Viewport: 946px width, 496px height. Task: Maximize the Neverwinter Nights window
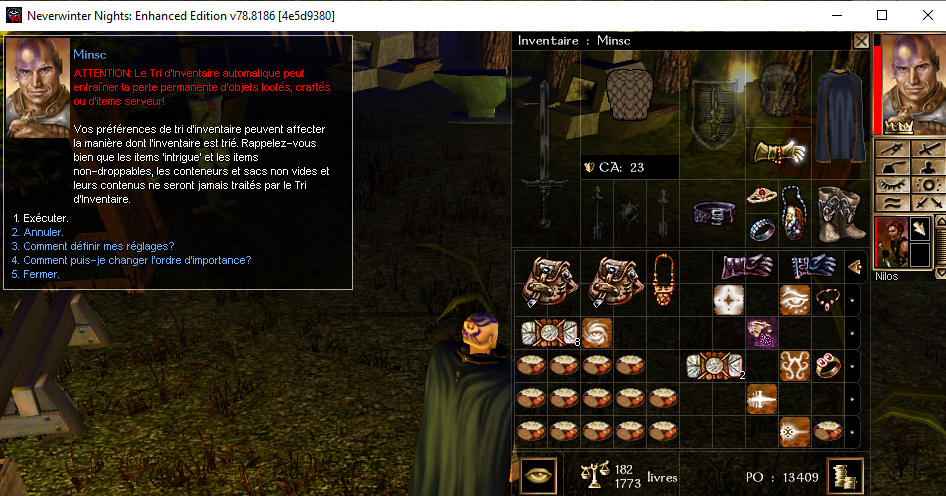(x=881, y=15)
